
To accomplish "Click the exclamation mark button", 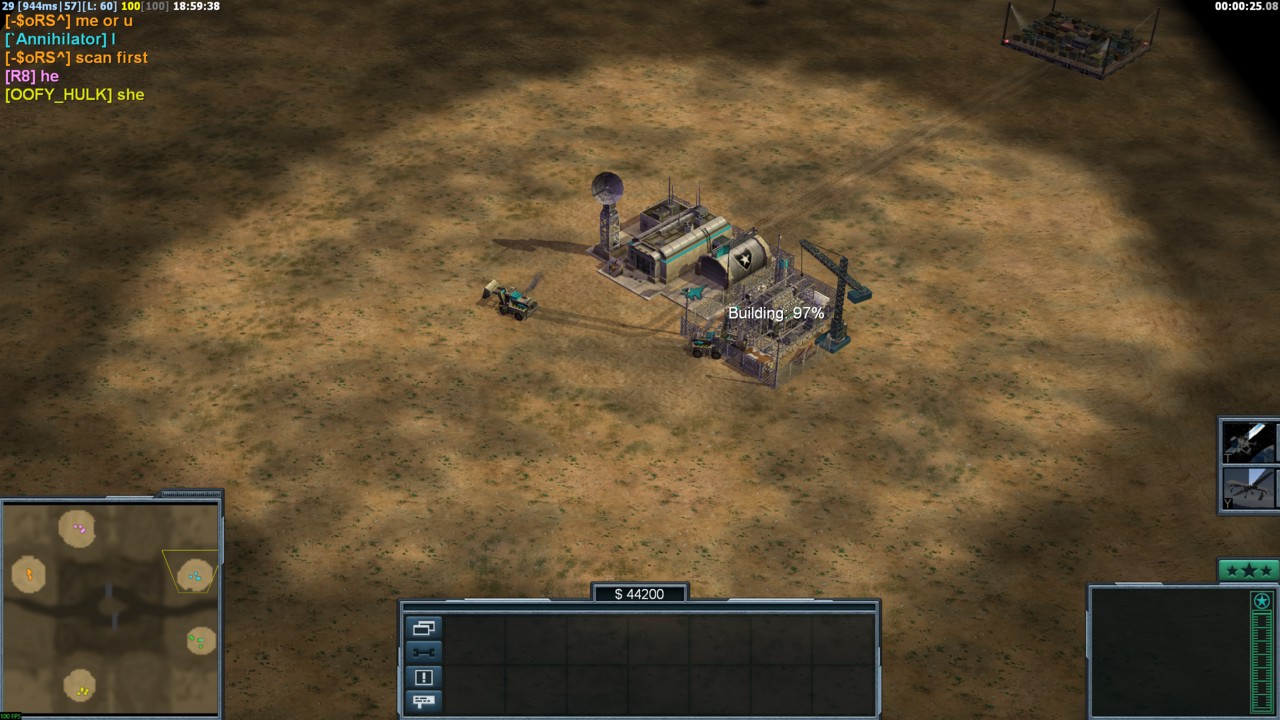I will [423, 677].
